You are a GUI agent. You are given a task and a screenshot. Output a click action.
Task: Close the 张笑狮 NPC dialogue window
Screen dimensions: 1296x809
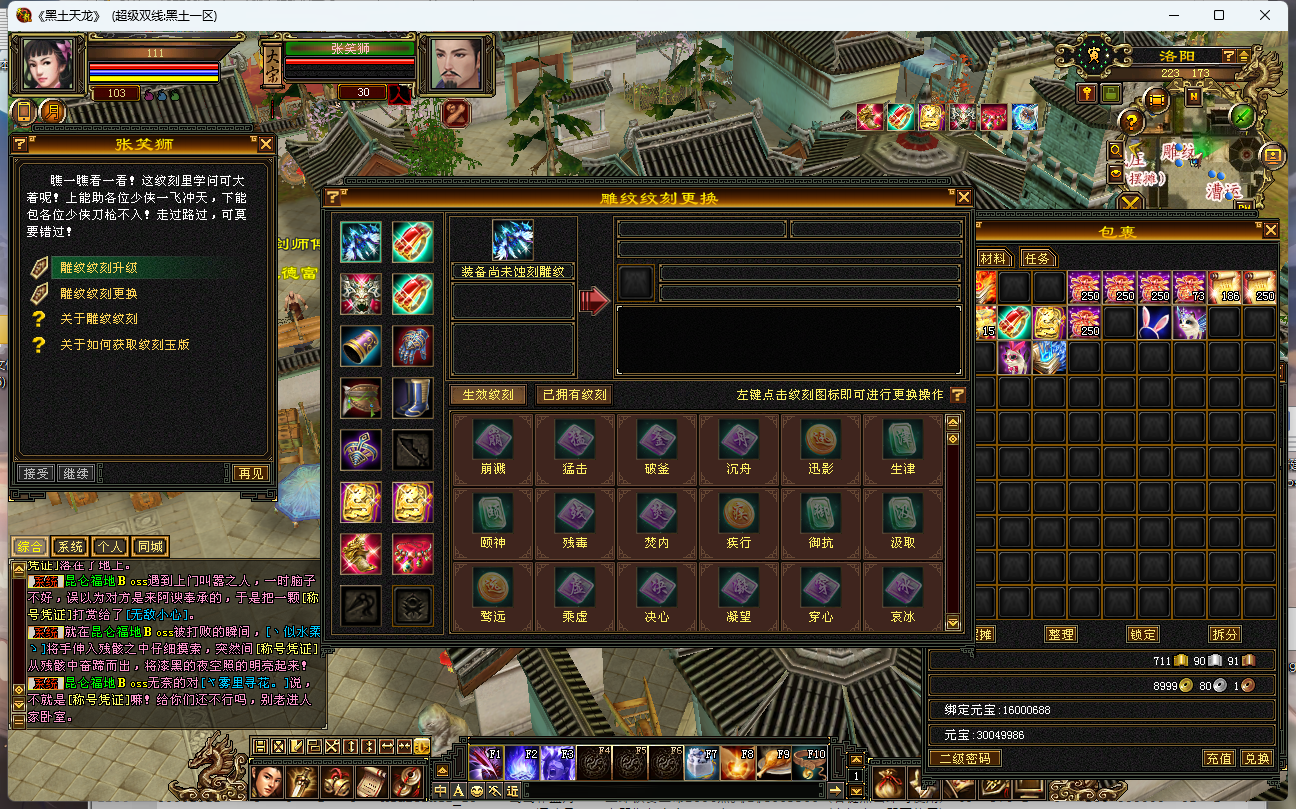tap(266, 144)
